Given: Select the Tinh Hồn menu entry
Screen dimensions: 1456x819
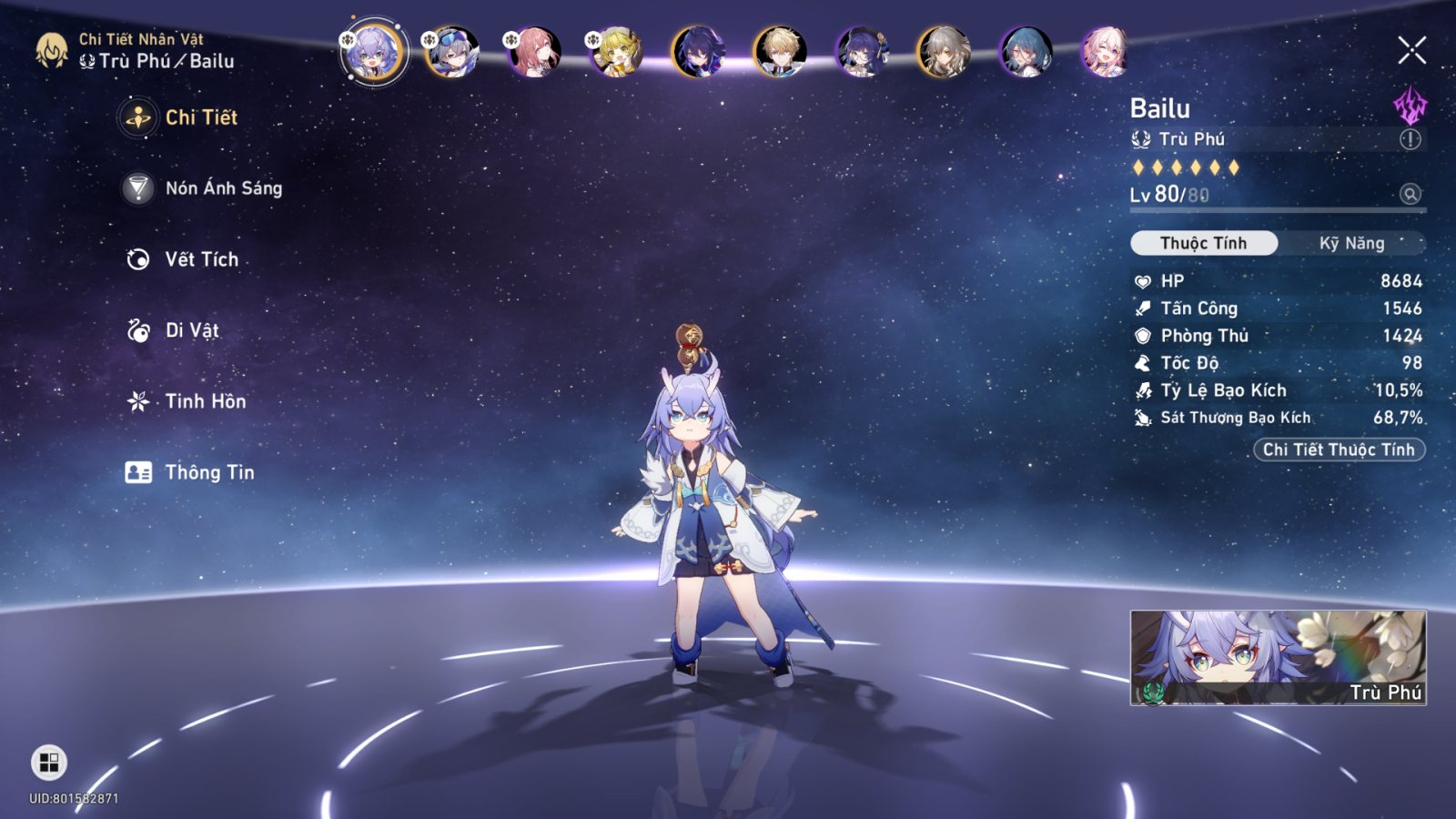Looking at the screenshot, I should coord(205,401).
